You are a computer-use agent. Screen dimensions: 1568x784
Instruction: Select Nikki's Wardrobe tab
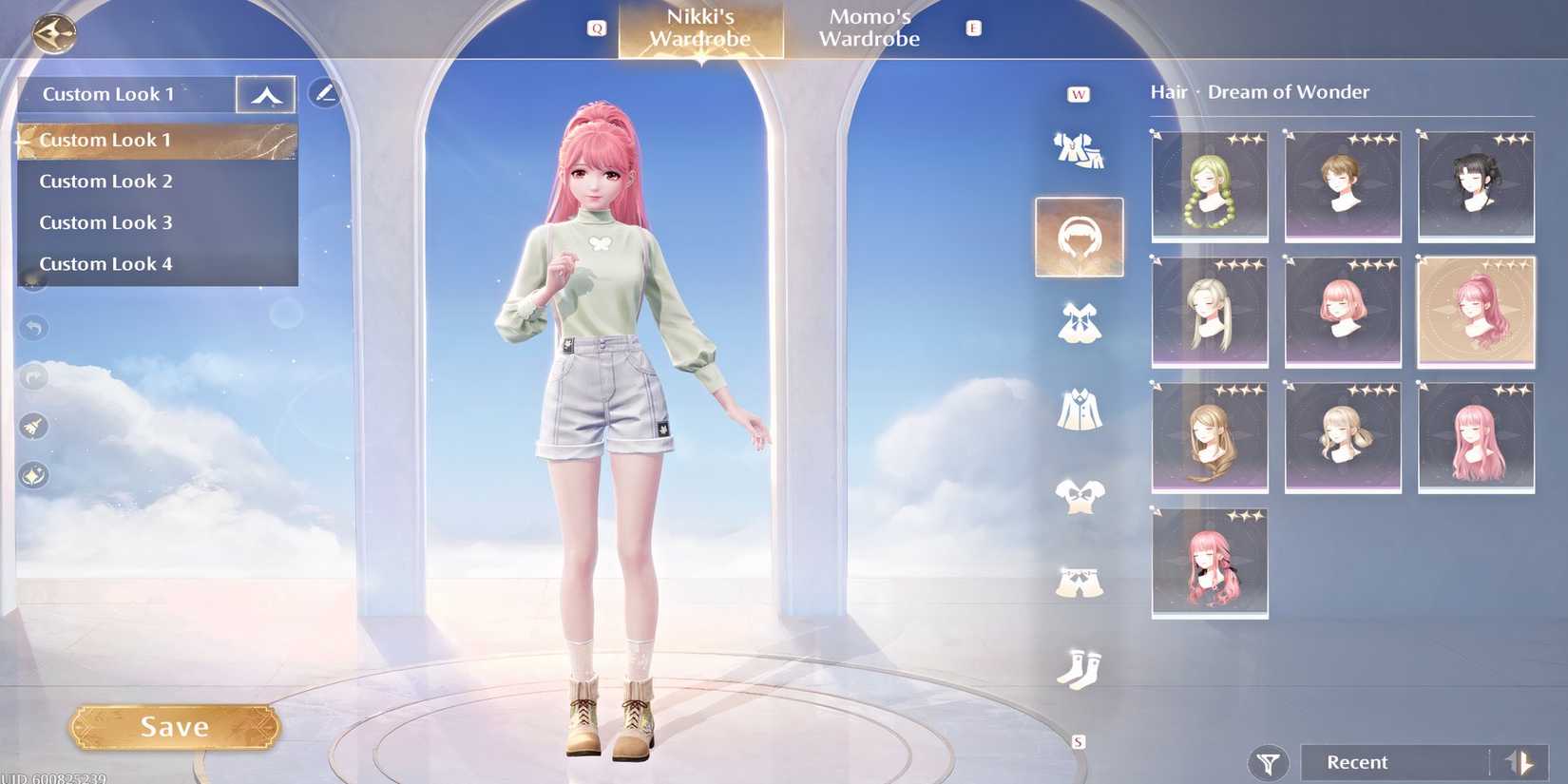click(x=700, y=27)
